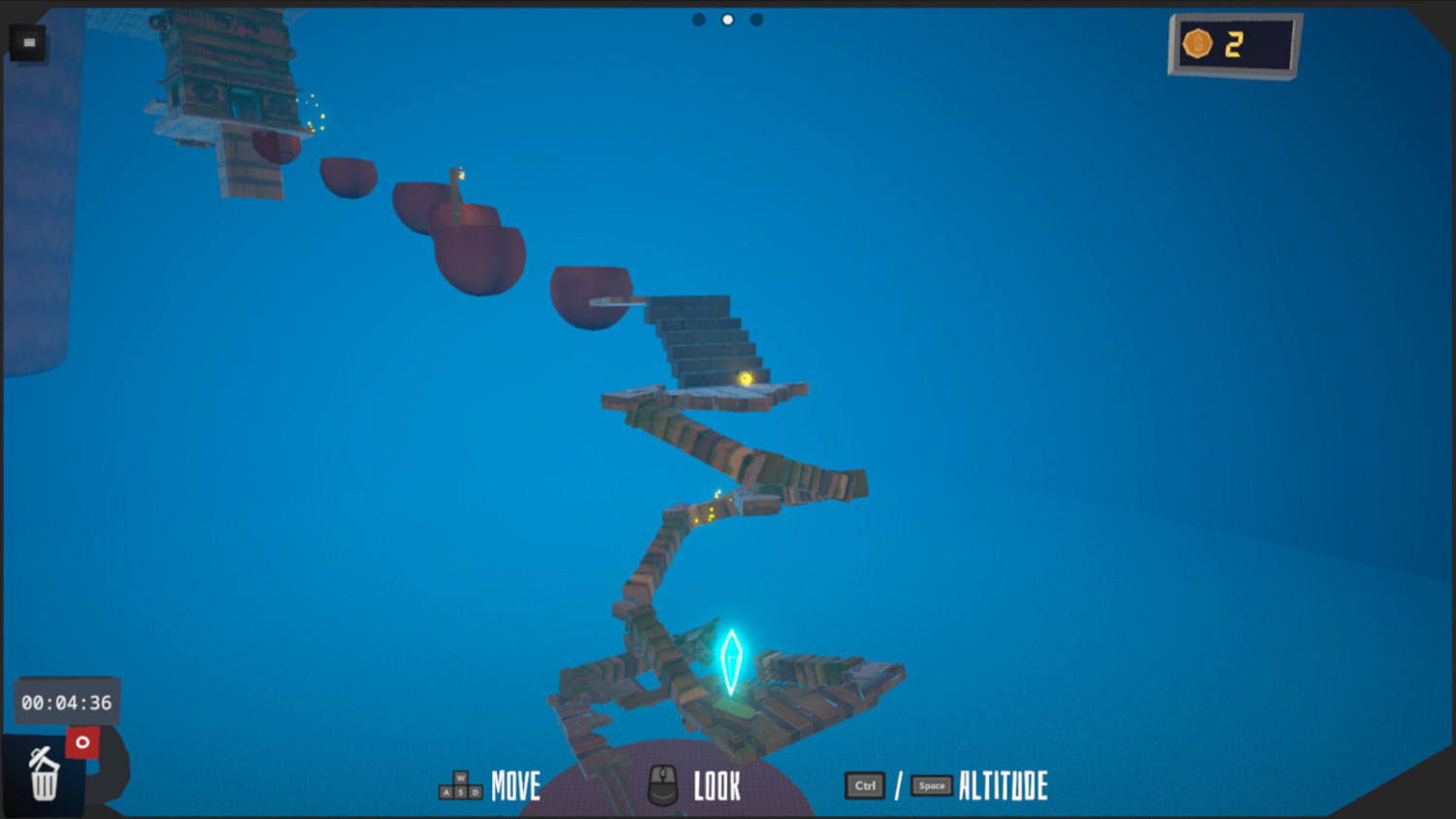Viewport: 1456px width, 819px height.
Task: Click the glowing cyan portal diamond on the path
Action: click(x=731, y=662)
